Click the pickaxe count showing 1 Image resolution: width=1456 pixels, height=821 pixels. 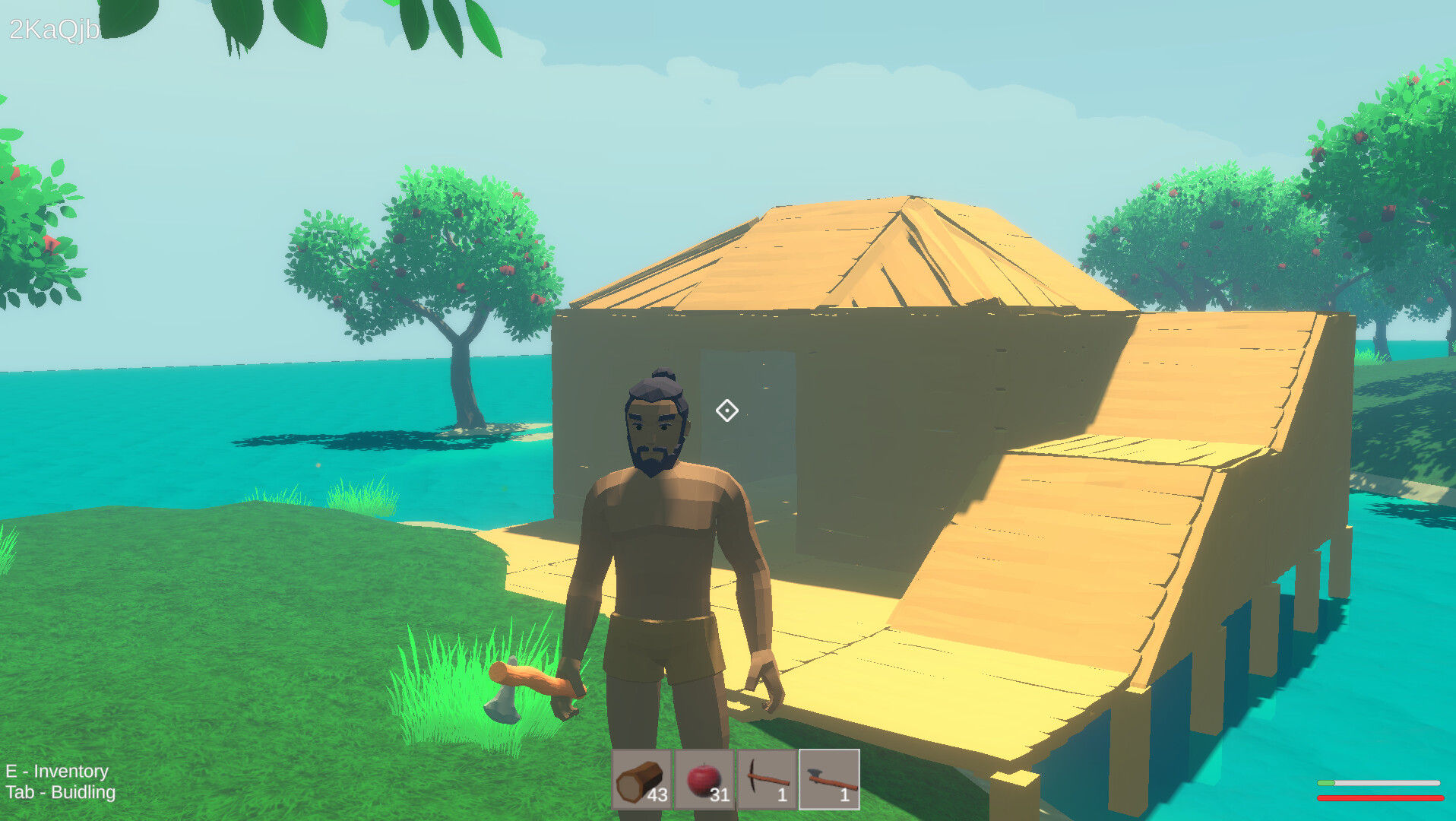782,796
